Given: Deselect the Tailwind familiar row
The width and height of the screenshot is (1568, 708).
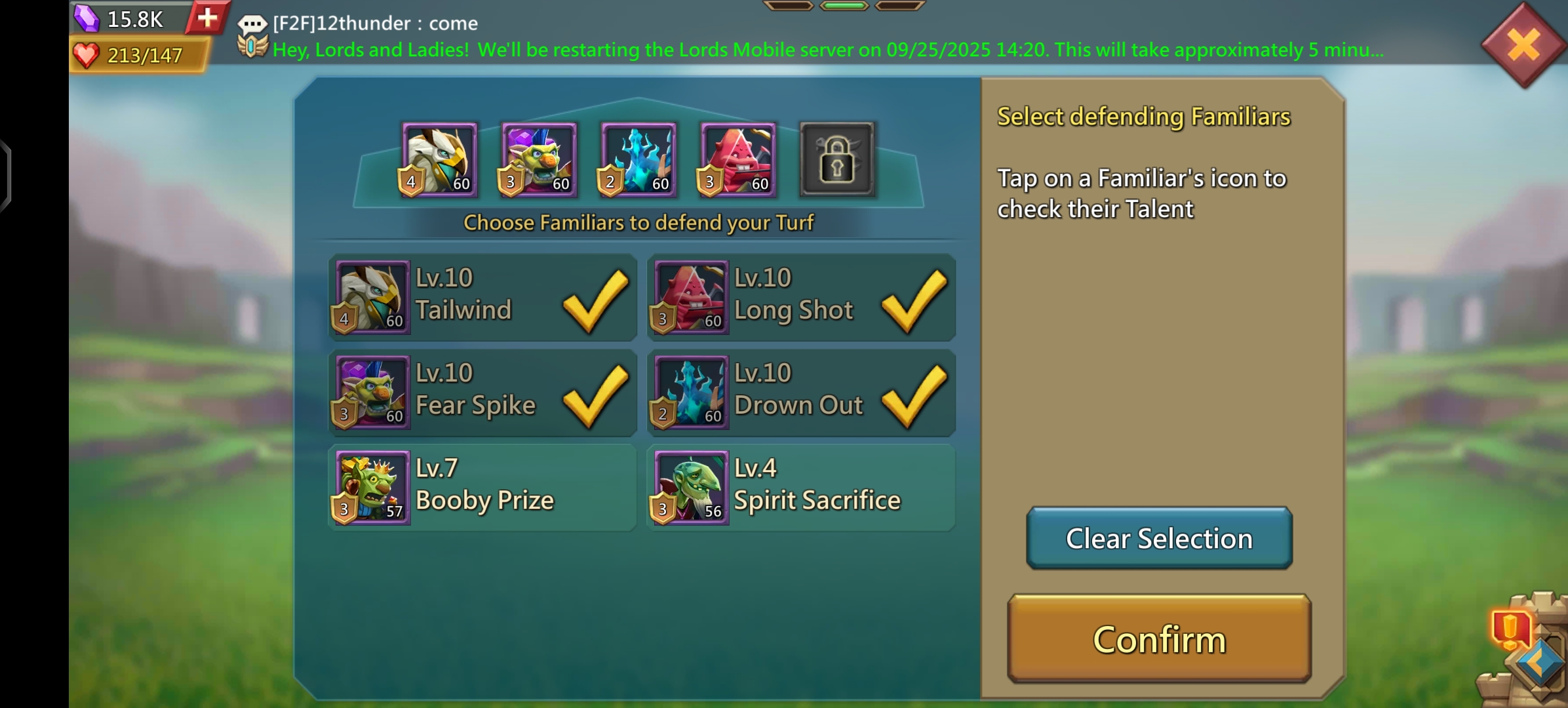Looking at the screenshot, I should coord(482,298).
